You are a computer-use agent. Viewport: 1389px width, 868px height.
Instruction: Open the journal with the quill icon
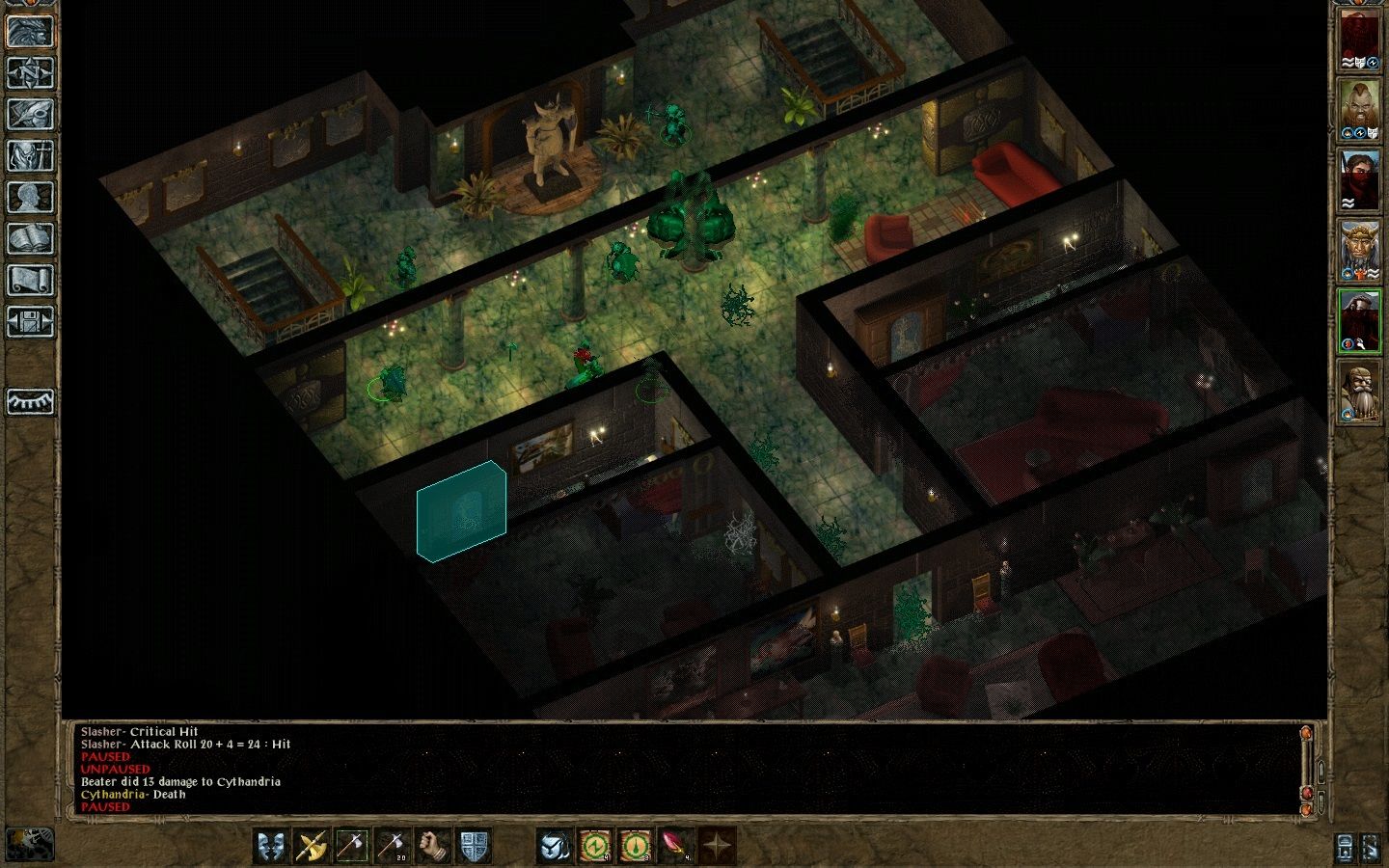click(x=30, y=114)
